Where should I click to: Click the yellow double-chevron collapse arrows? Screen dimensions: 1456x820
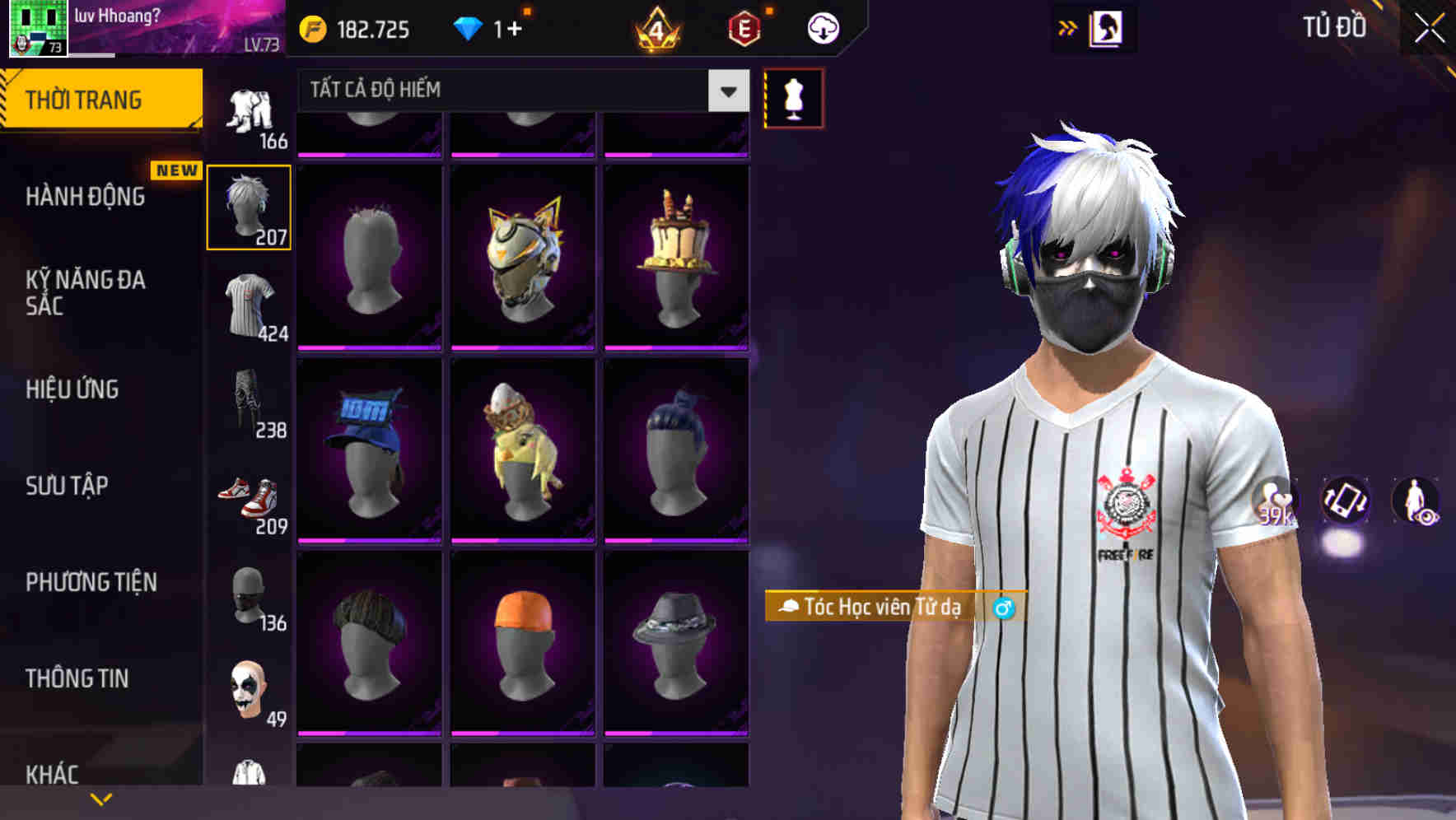[1068, 26]
